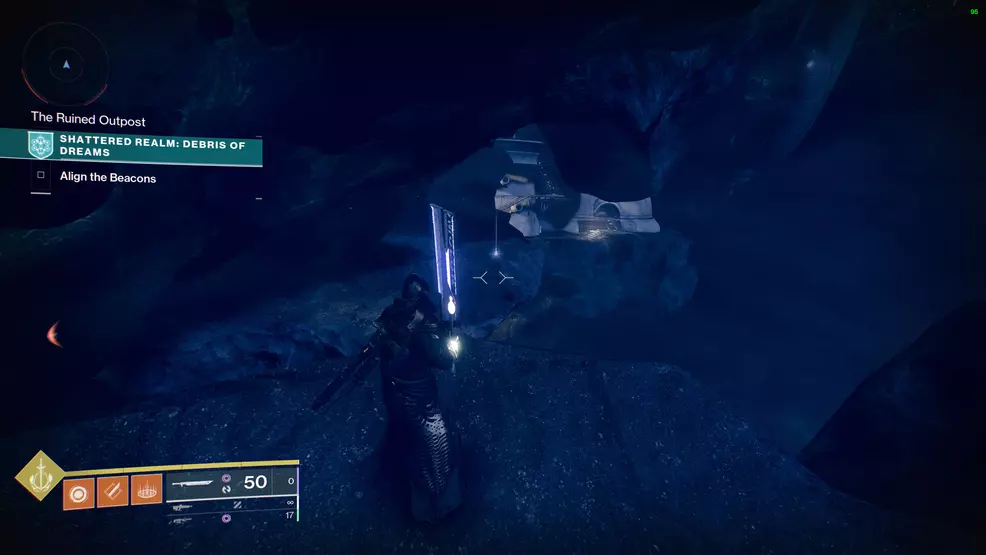Activate the orange rift class ability icon
Screen dimensions: 986x555
(x=146, y=493)
